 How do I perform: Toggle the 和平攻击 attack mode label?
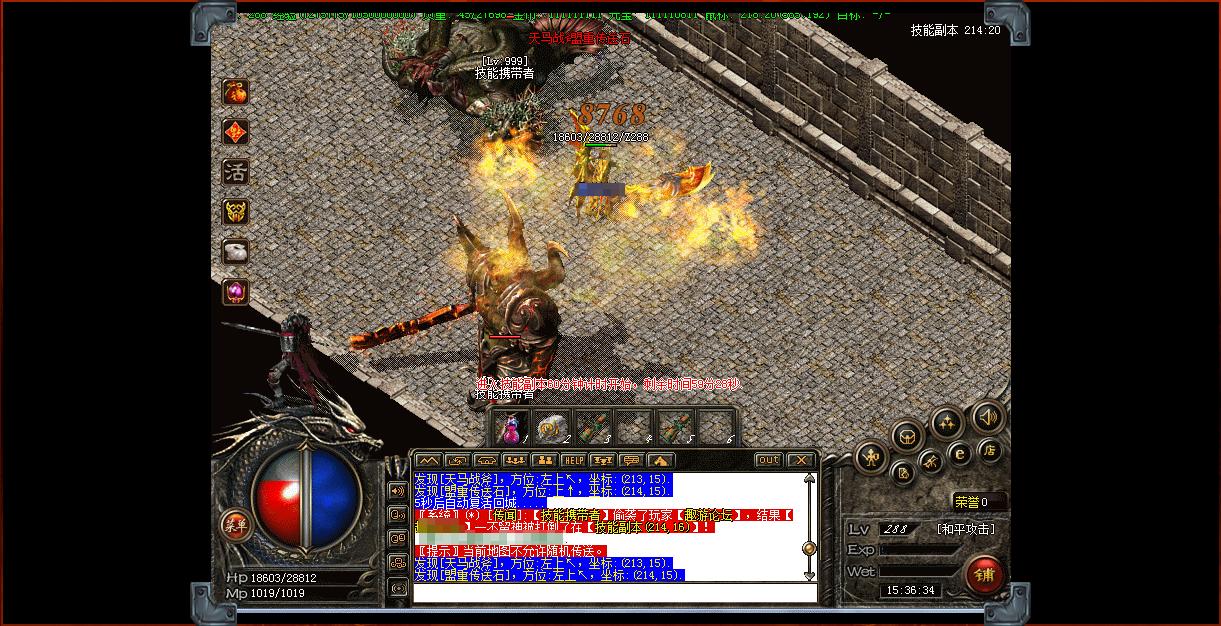click(966, 529)
